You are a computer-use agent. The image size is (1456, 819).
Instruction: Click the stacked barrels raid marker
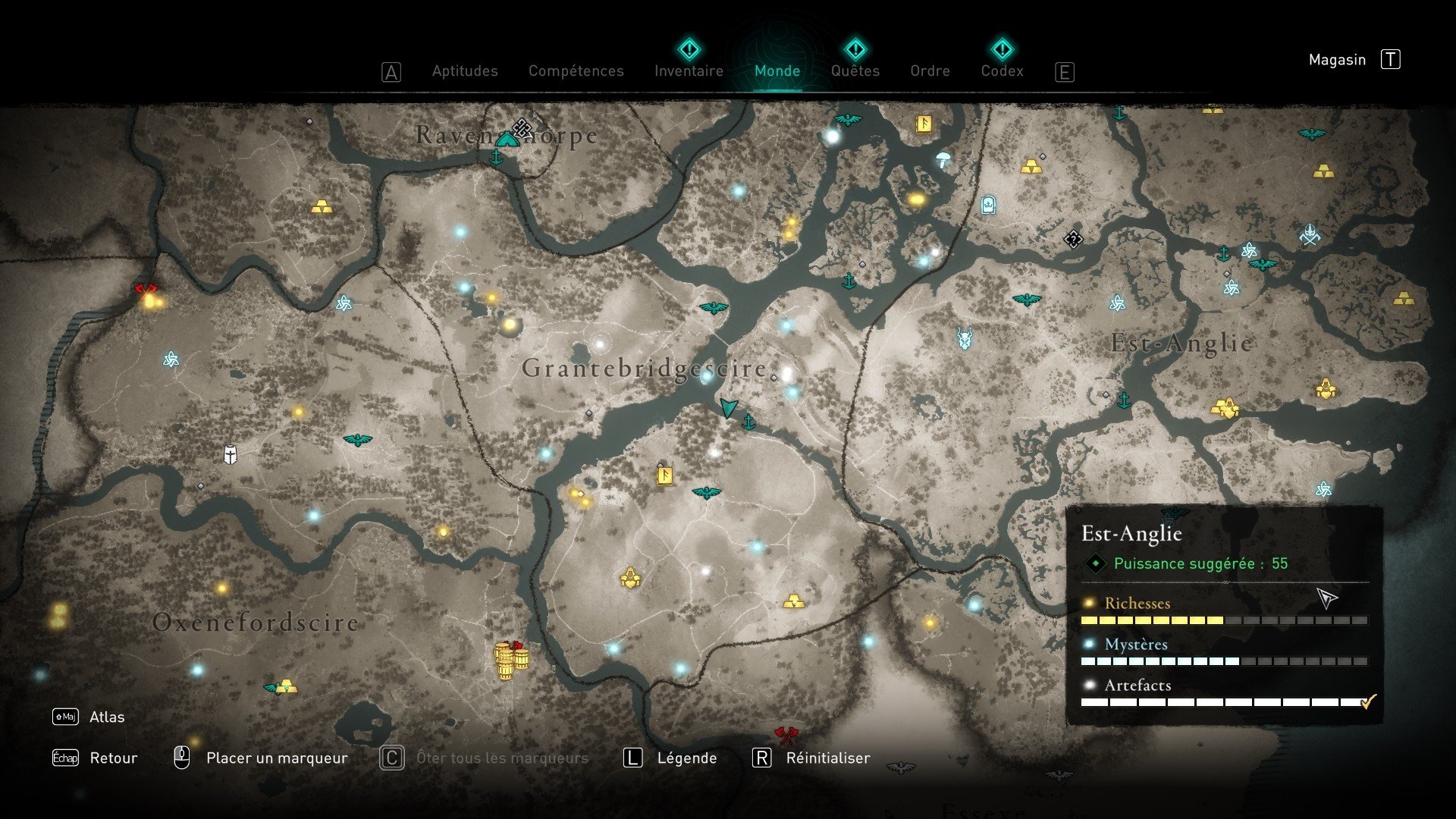click(510, 660)
